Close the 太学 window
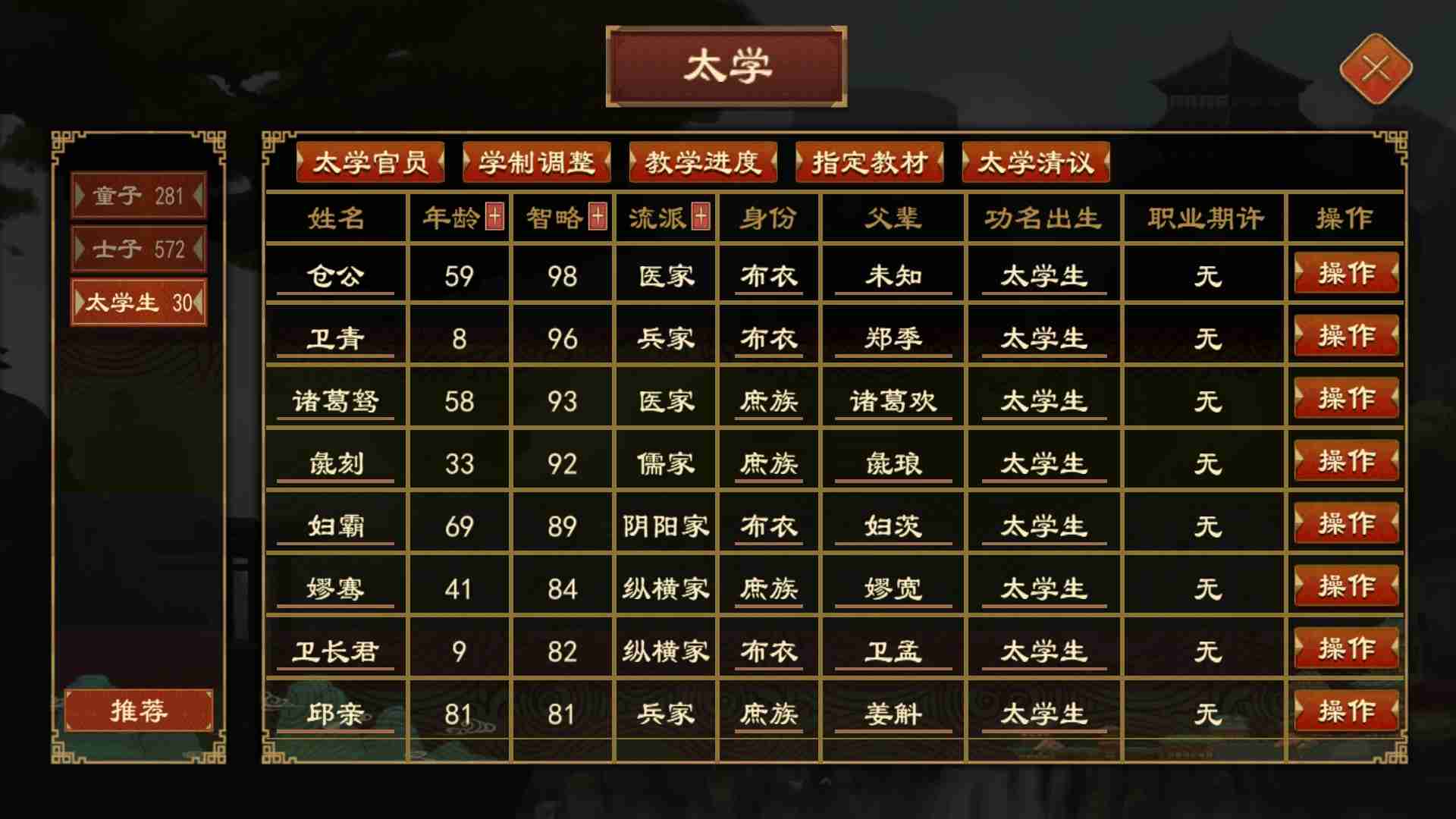1456x819 pixels. [x=1375, y=68]
